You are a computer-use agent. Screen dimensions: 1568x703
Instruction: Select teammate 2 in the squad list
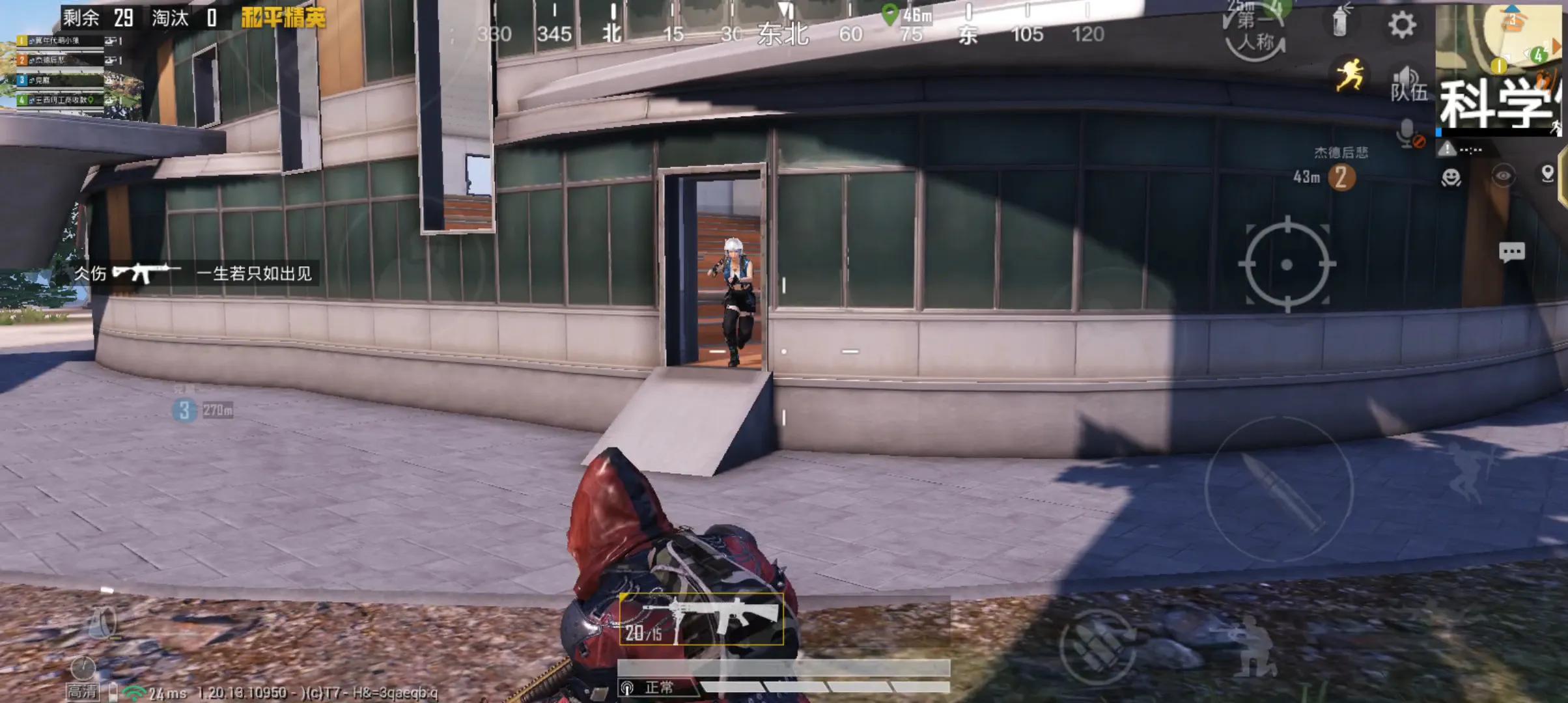click(x=59, y=60)
